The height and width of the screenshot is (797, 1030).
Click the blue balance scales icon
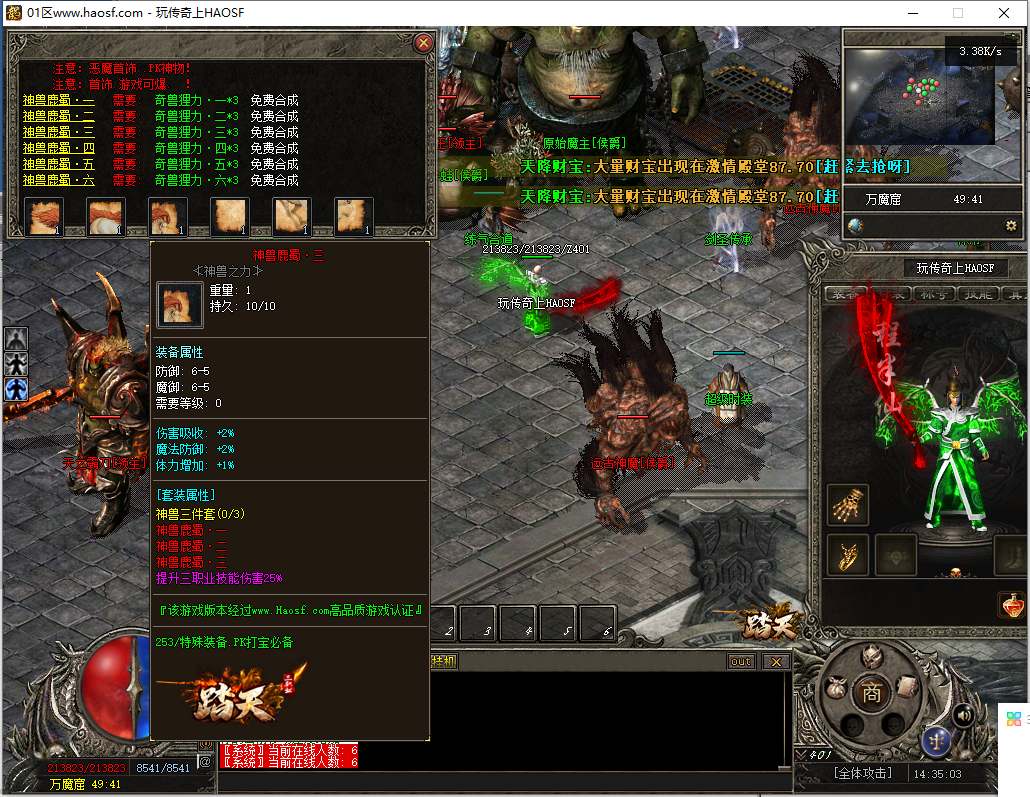[x=937, y=741]
